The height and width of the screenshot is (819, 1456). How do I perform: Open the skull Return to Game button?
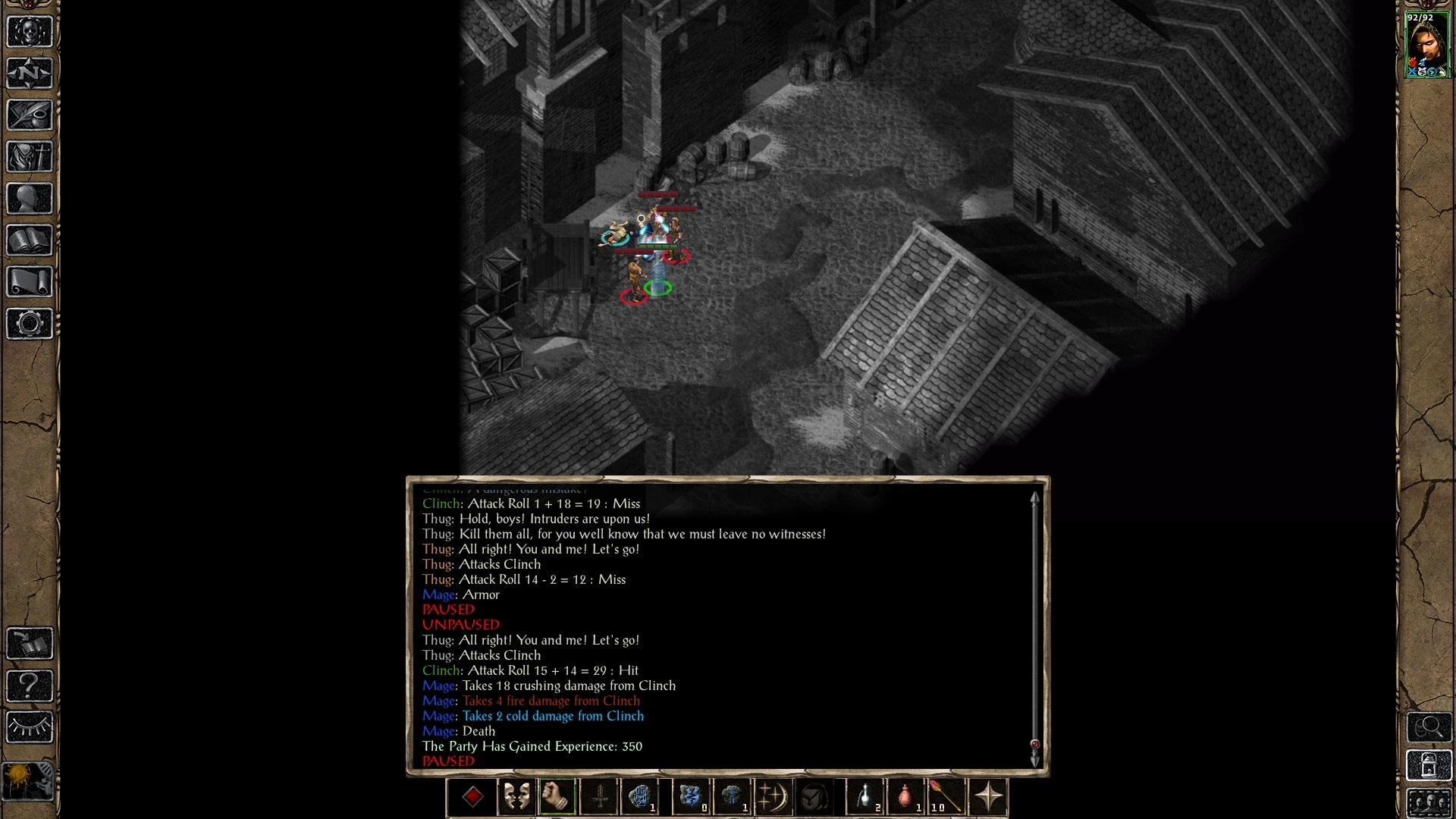point(30,33)
